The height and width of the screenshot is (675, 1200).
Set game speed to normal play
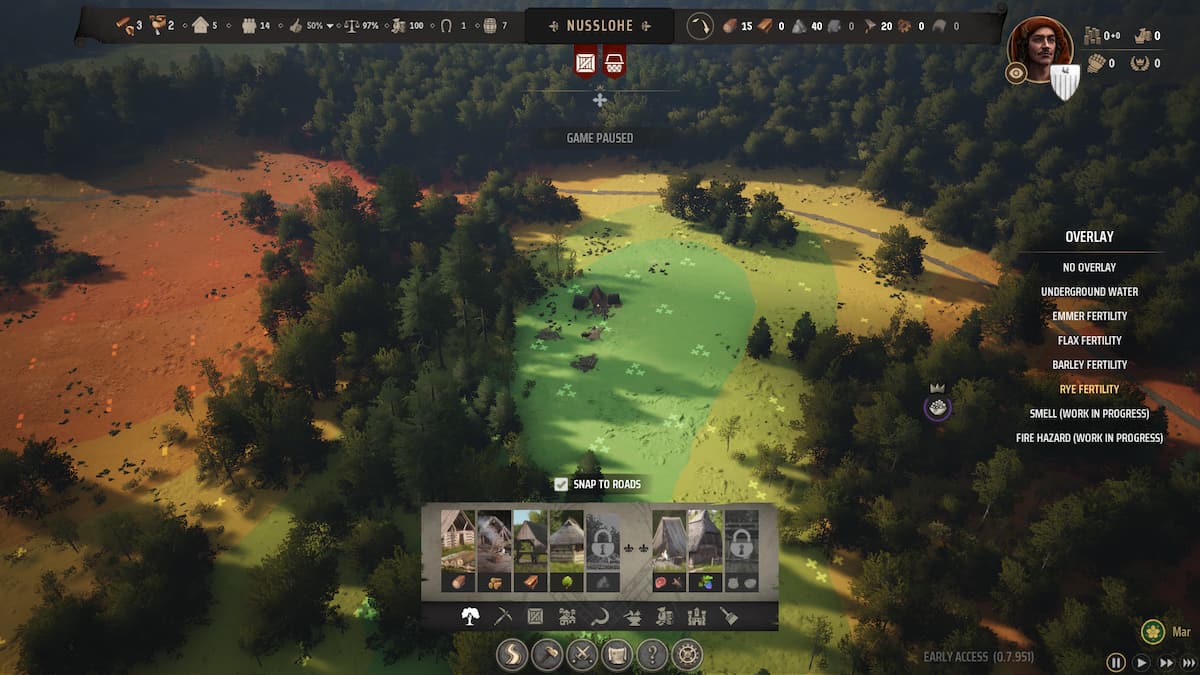pos(1142,662)
